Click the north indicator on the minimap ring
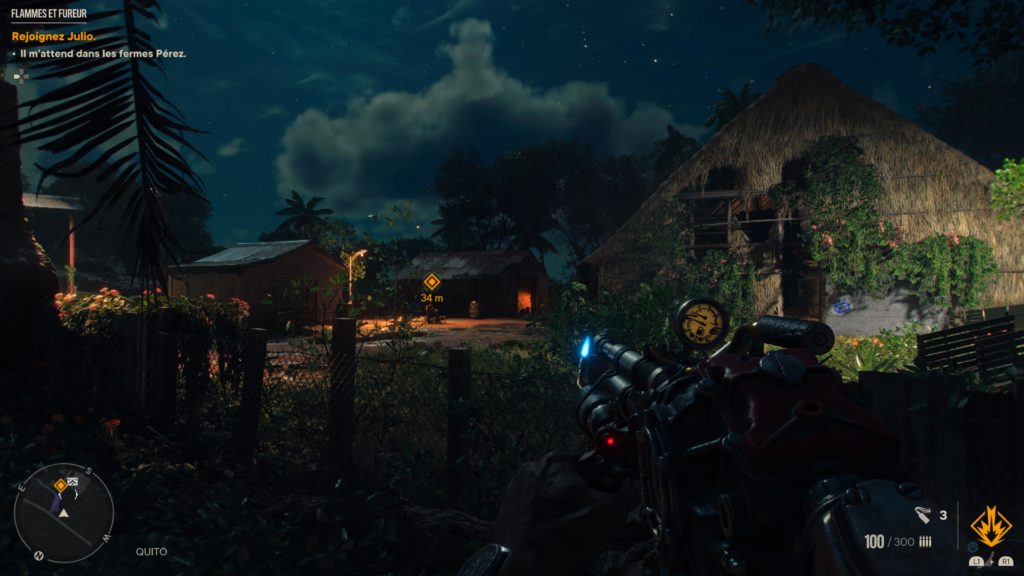The image size is (1024, 576). point(39,555)
